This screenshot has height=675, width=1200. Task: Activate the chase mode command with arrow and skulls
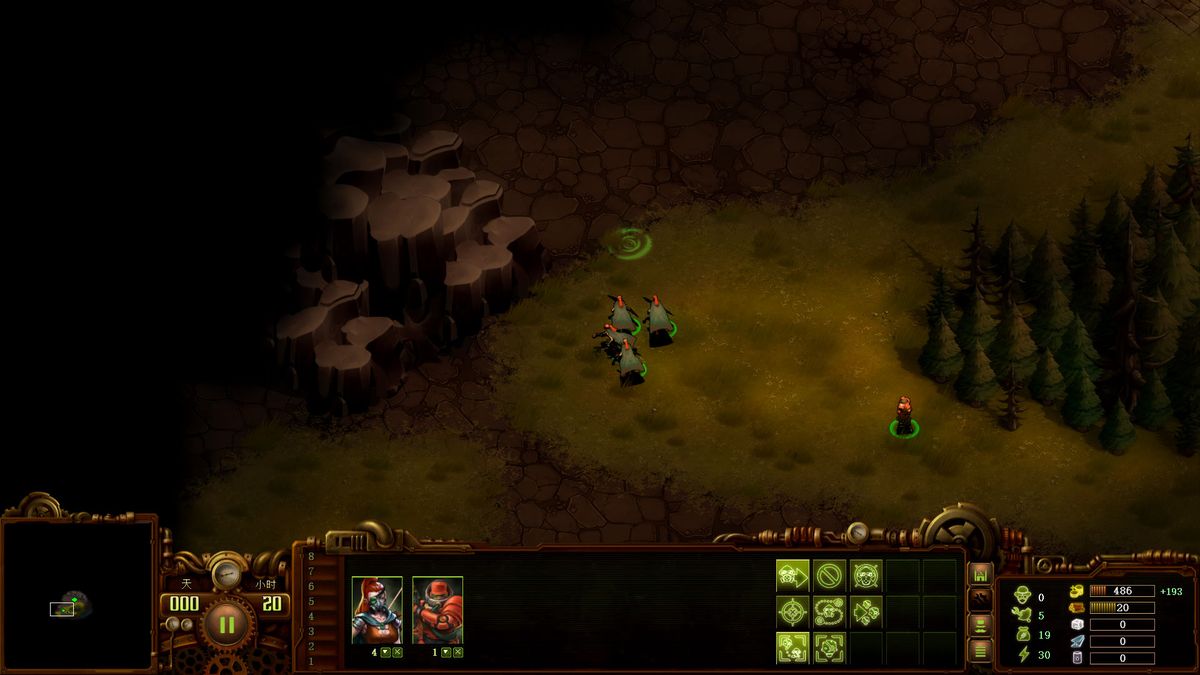coord(866,611)
